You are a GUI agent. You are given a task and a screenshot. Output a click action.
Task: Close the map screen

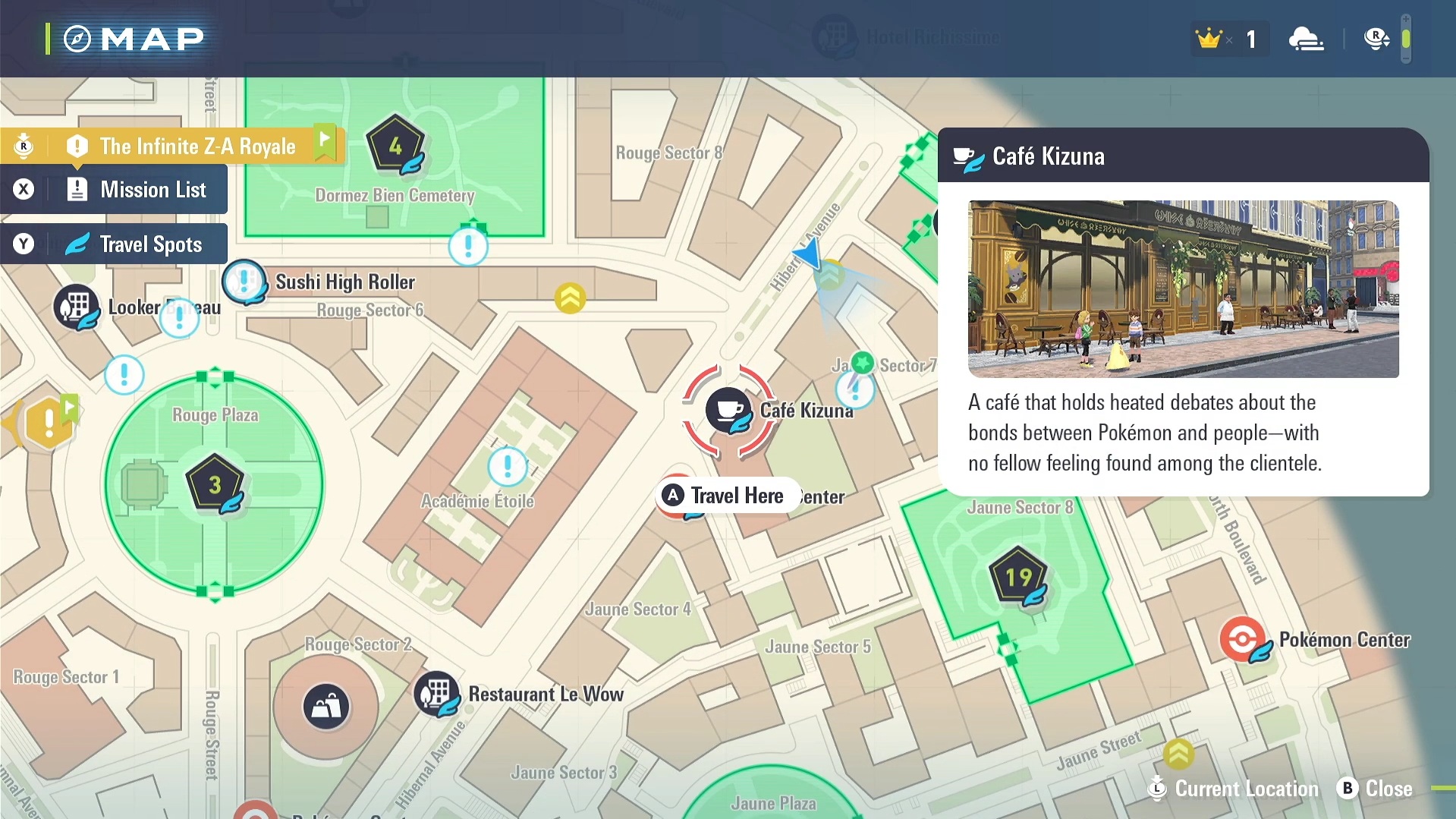[1376, 789]
